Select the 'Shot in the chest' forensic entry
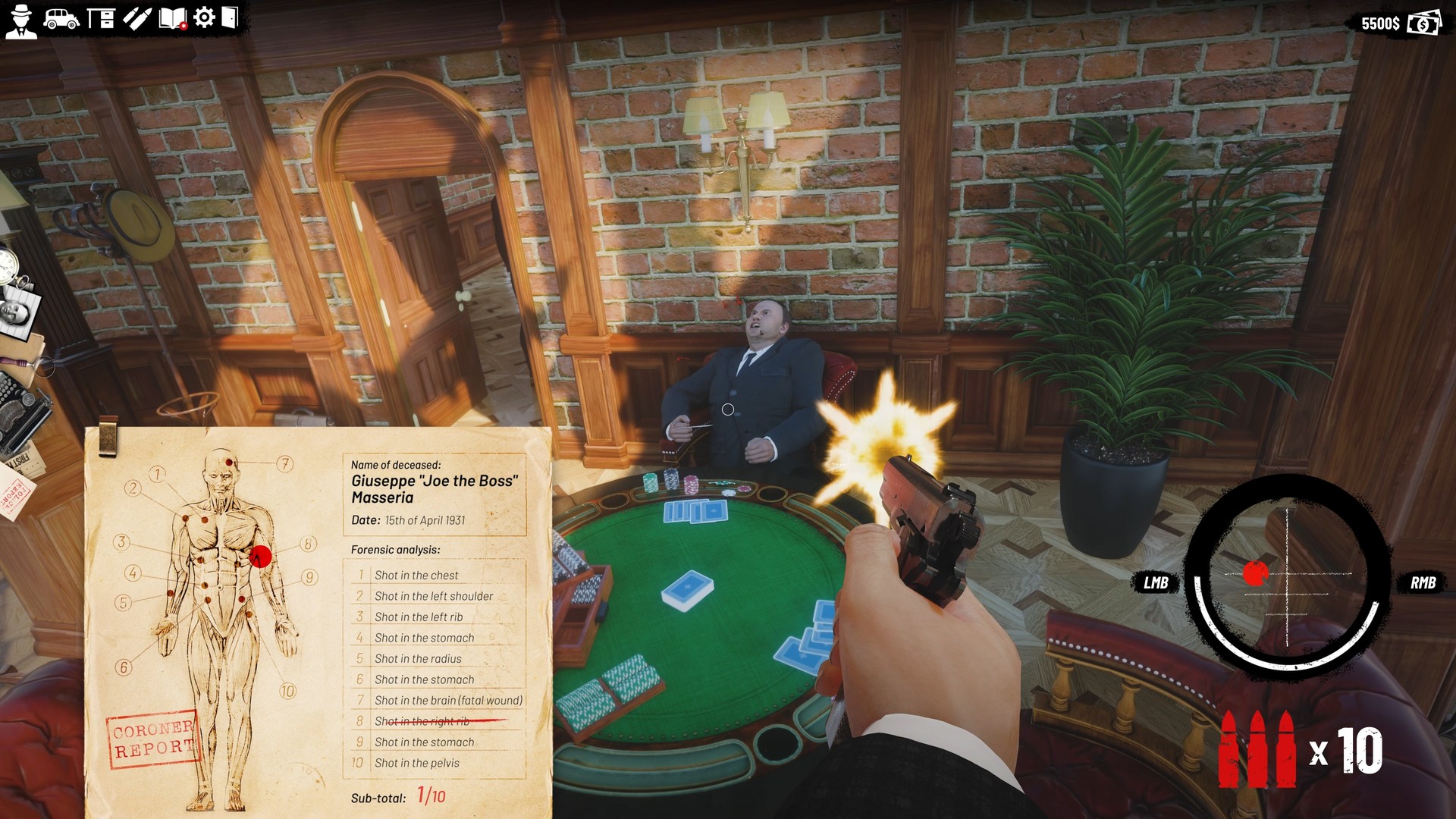Viewport: 1456px width, 819px height. [x=417, y=575]
